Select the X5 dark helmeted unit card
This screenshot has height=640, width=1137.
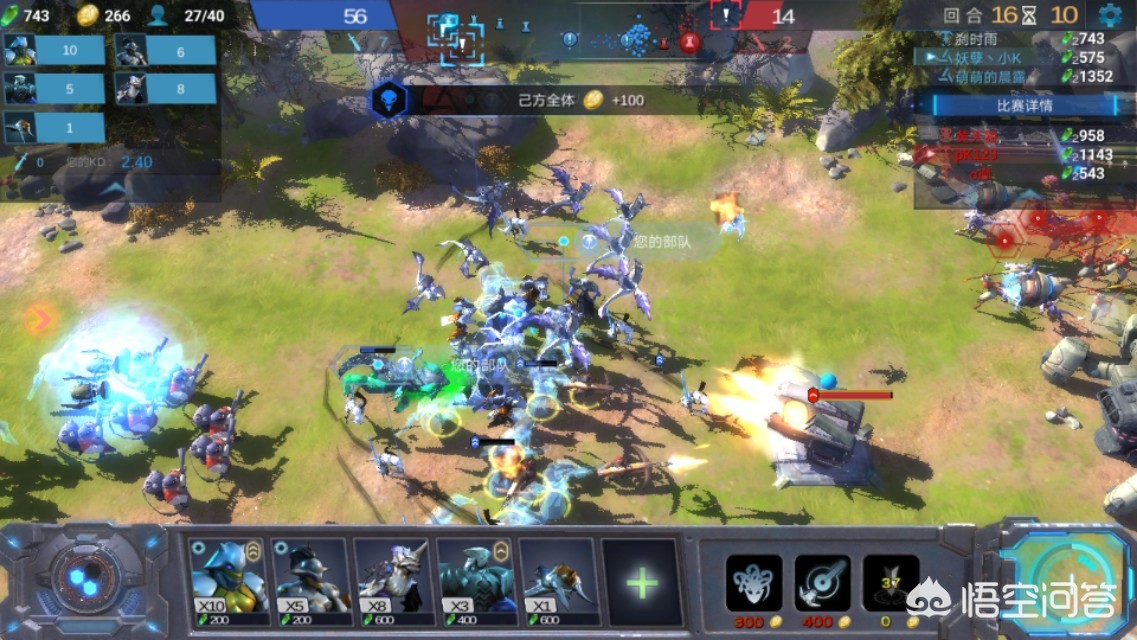point(311,580)
